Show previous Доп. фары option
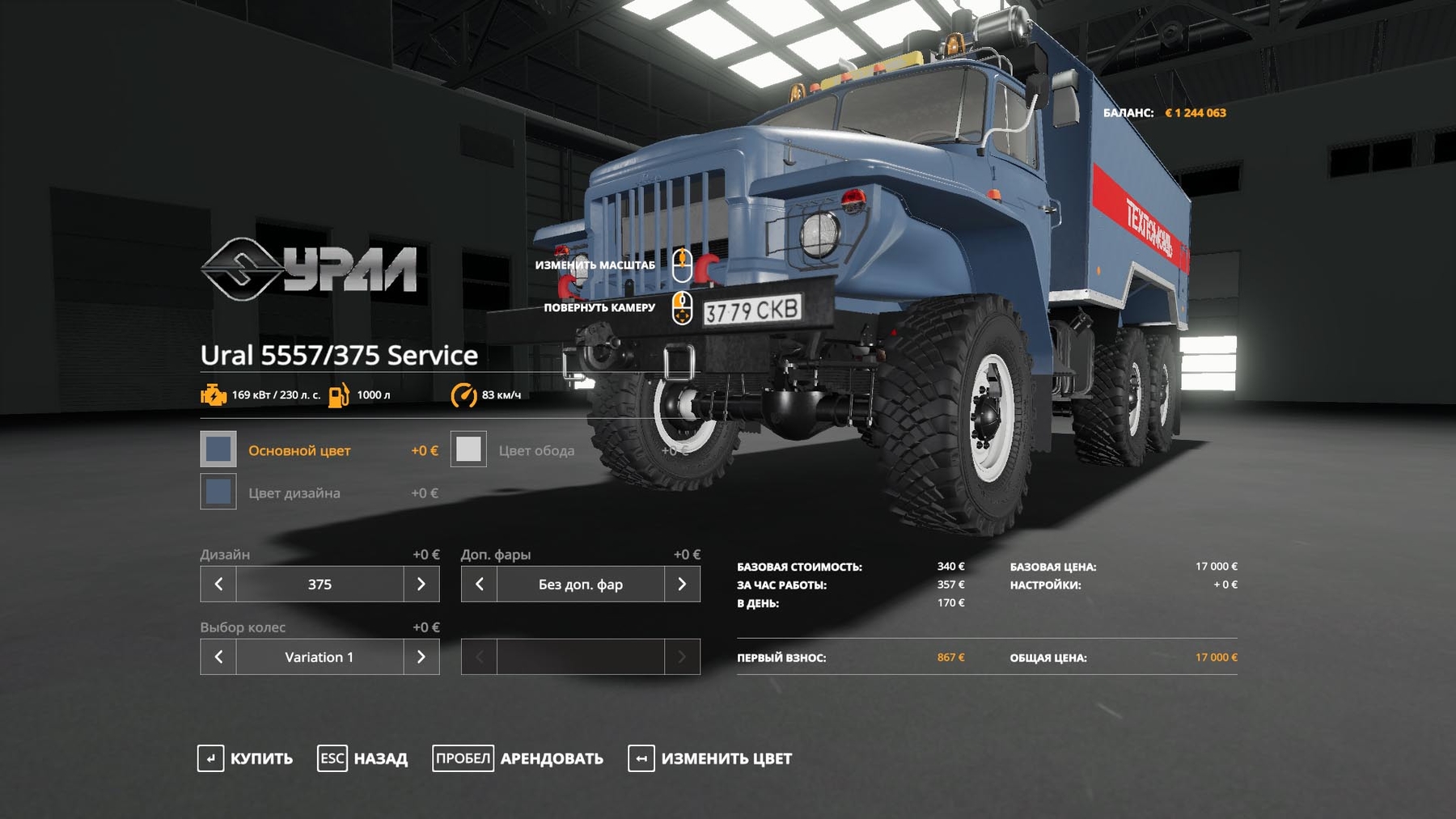The image size is (1456, 819). pos(479,584)
